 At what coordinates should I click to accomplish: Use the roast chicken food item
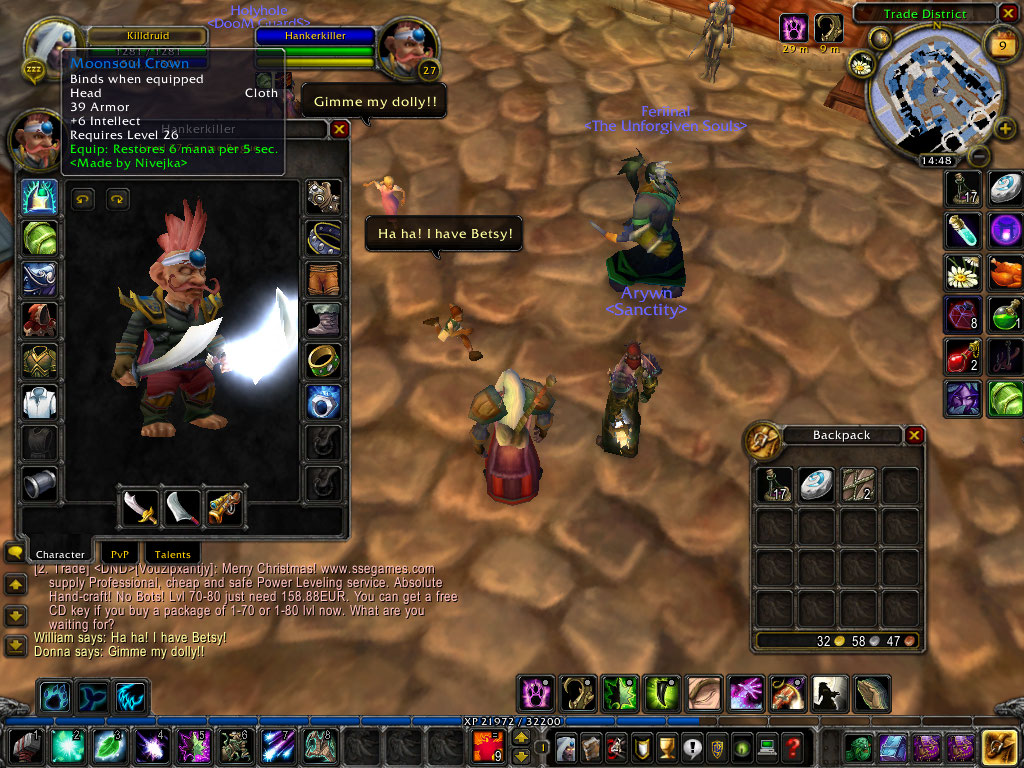pos(1006,272)
